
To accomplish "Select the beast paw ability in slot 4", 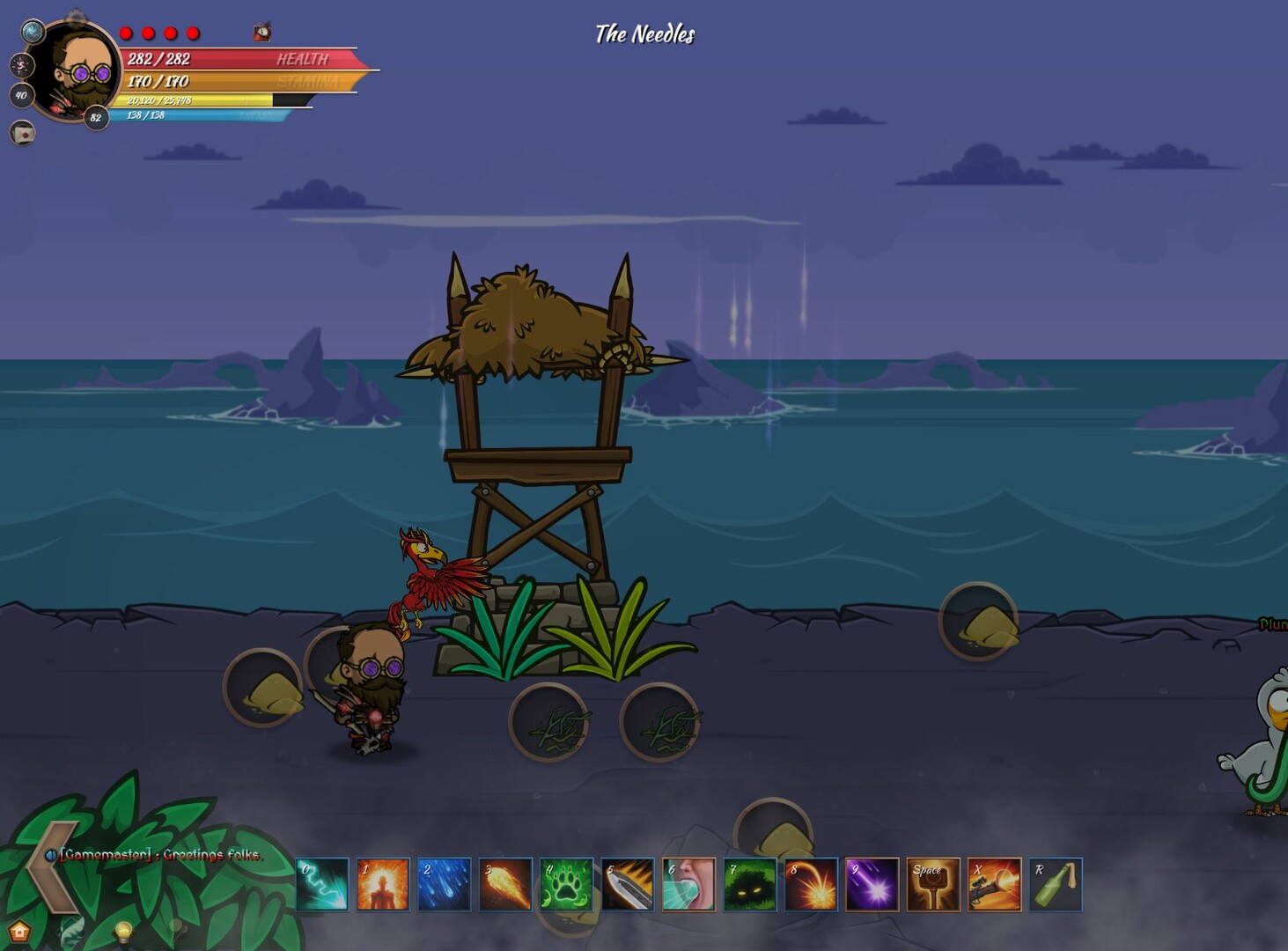I will (x=566, y=885).
